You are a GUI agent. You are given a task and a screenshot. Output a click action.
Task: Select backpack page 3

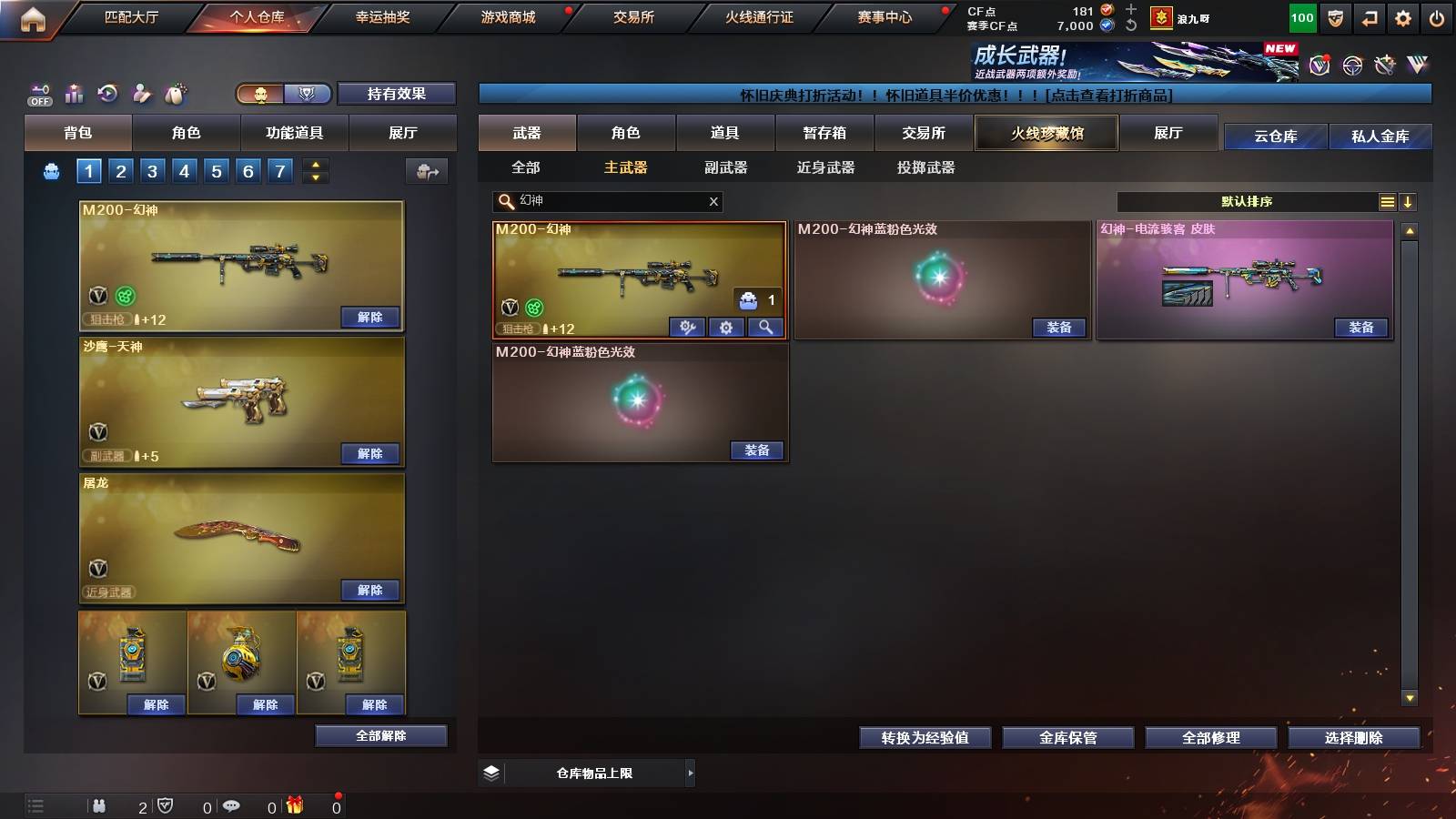[x=151, y=170]
